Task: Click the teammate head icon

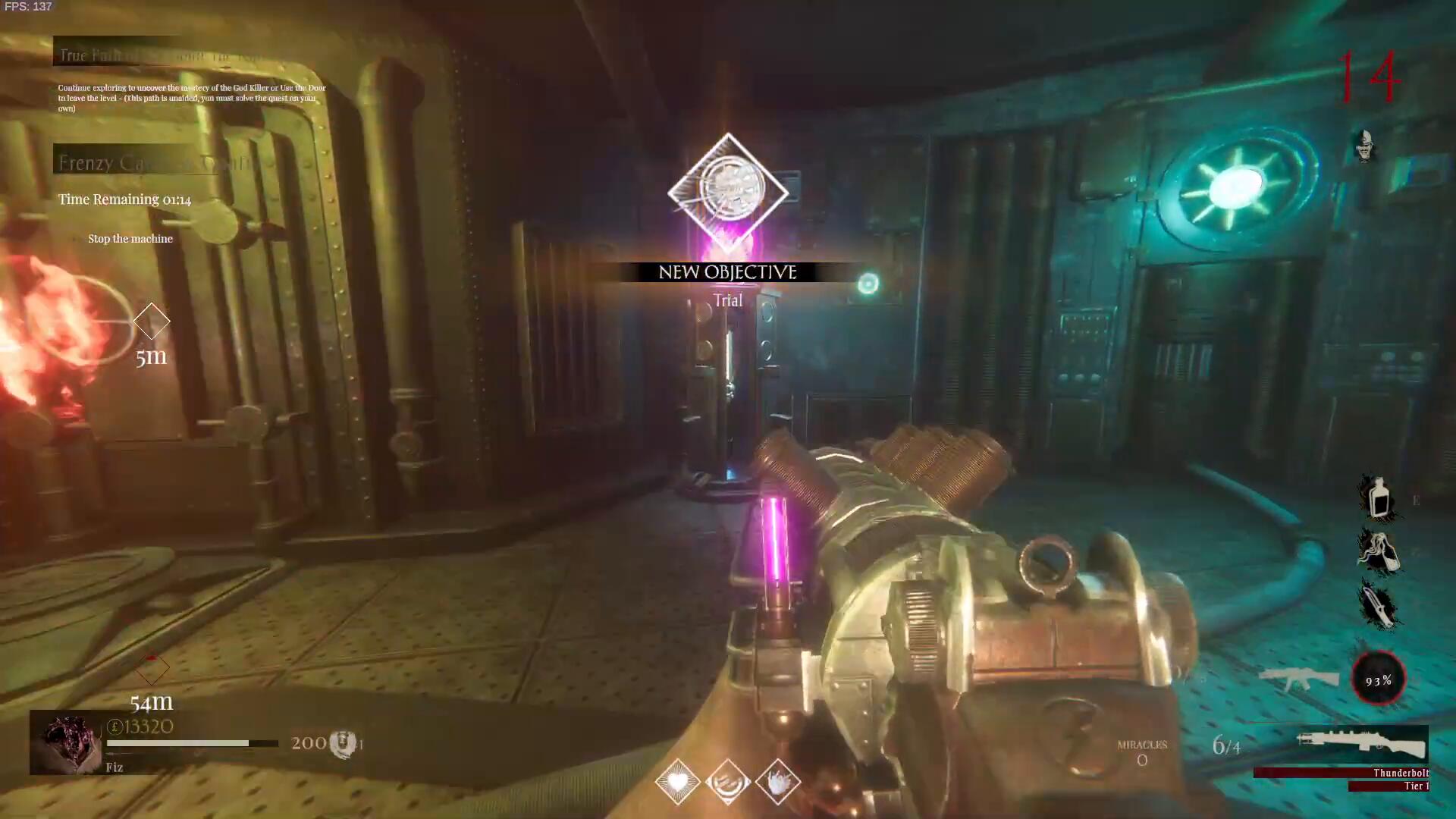Action: point(1365,145)
